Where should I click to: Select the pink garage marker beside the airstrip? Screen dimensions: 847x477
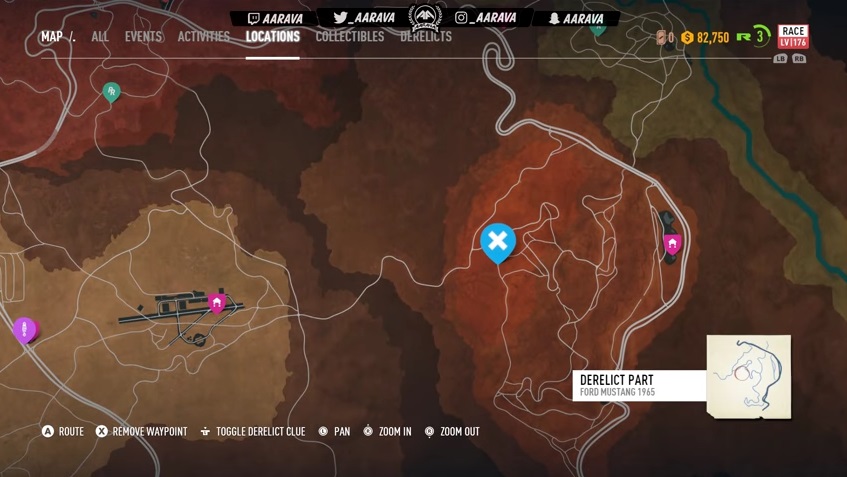(x=217, y=302)
